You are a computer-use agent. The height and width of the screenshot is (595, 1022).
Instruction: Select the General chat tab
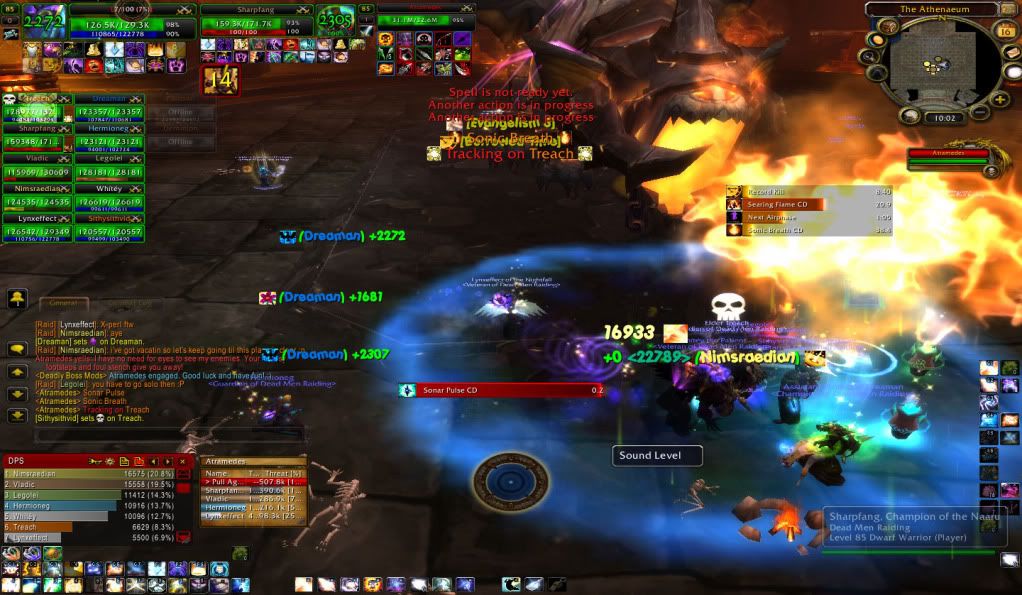tap(63, 302)
